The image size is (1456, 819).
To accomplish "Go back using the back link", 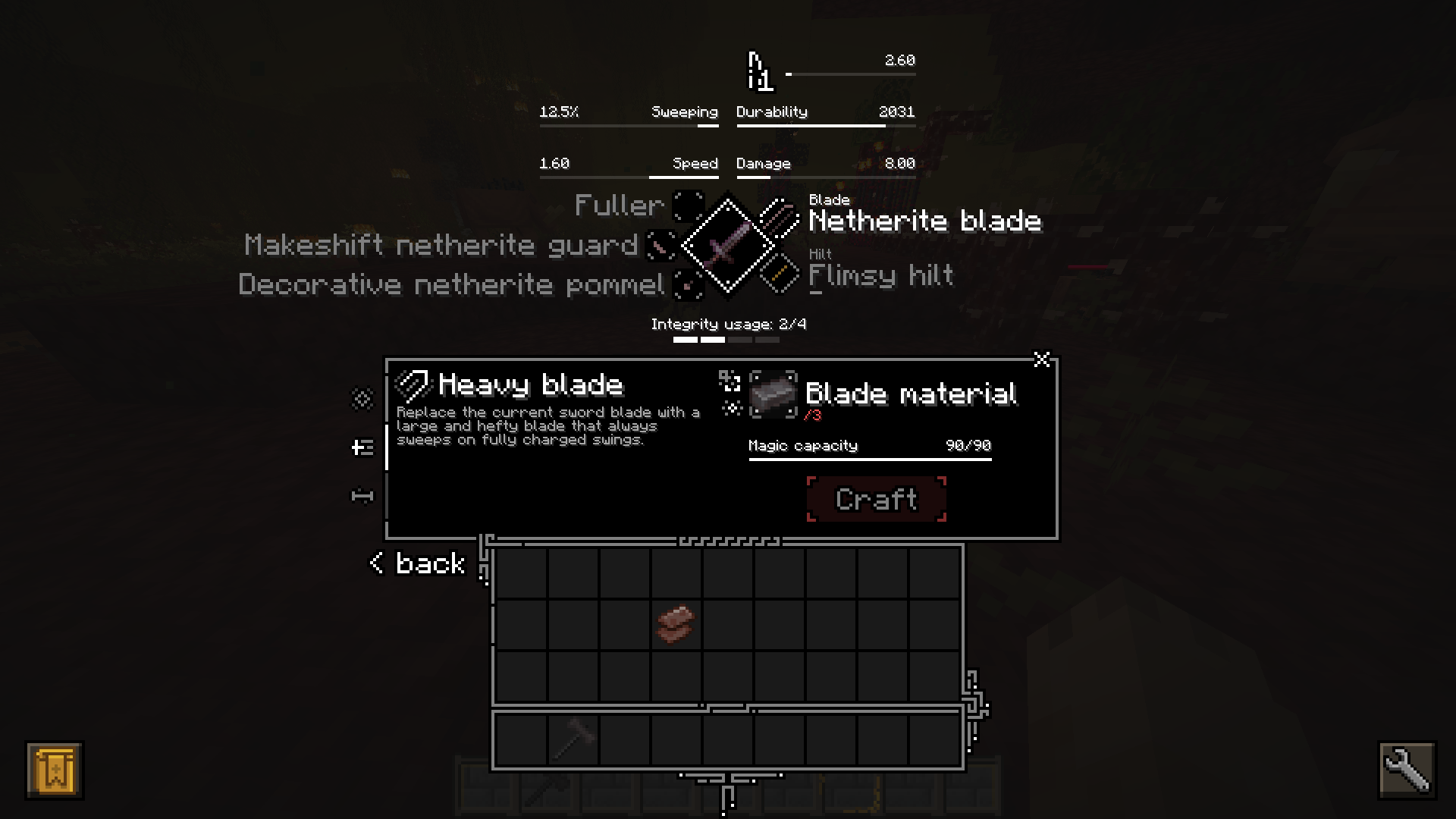I will tap(416, 563).
